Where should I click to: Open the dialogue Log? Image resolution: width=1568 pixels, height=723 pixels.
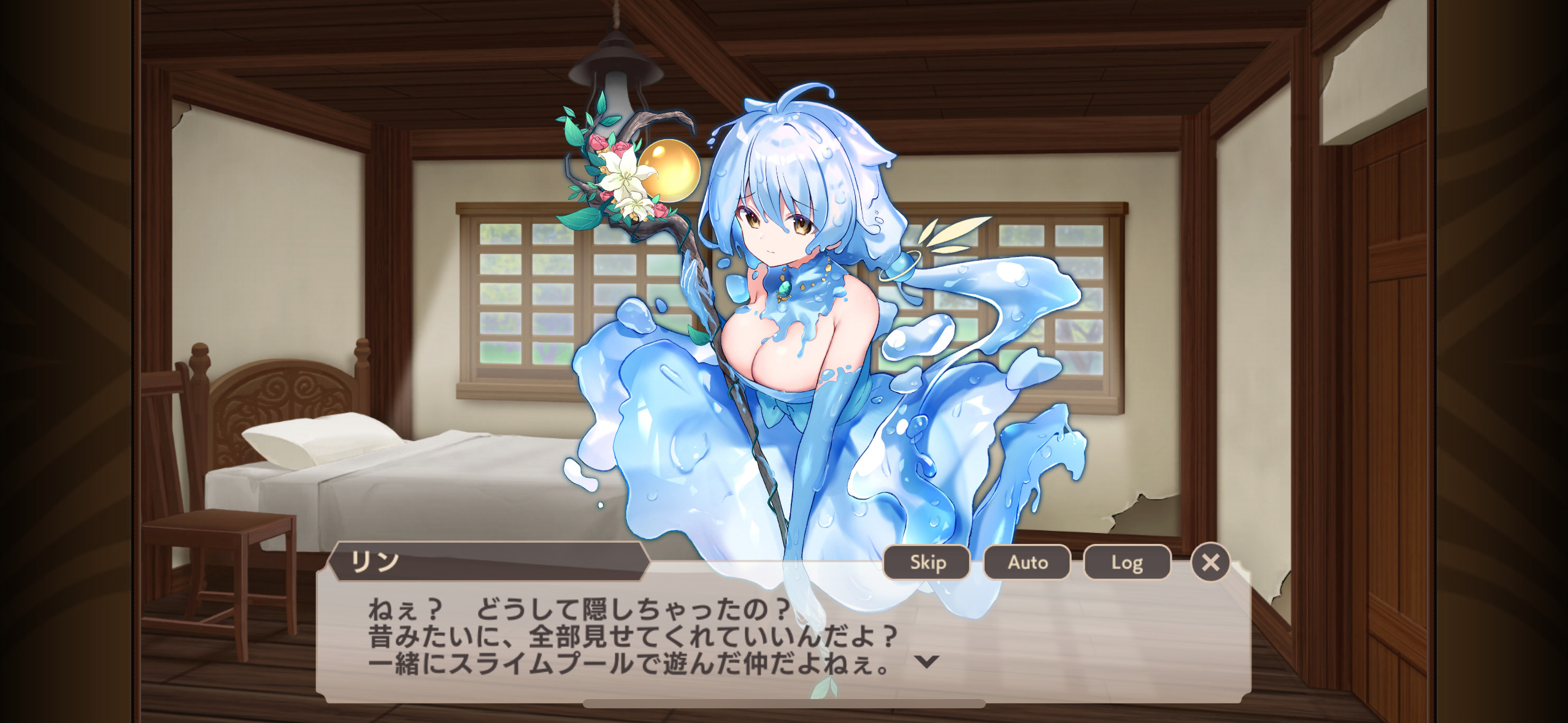1127,562
